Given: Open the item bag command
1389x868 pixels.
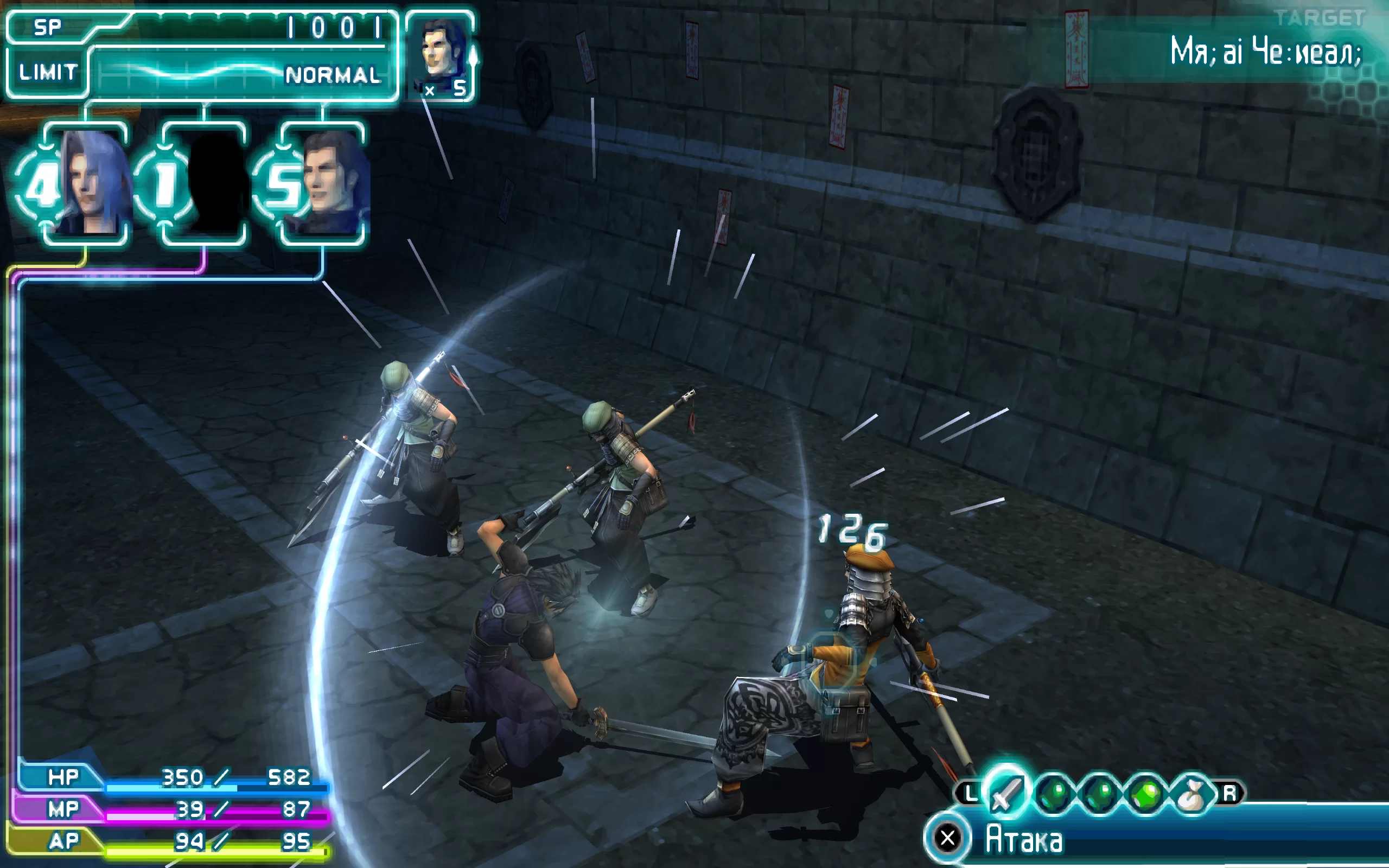Looking at the screenshot, I should coord(1192,794).
